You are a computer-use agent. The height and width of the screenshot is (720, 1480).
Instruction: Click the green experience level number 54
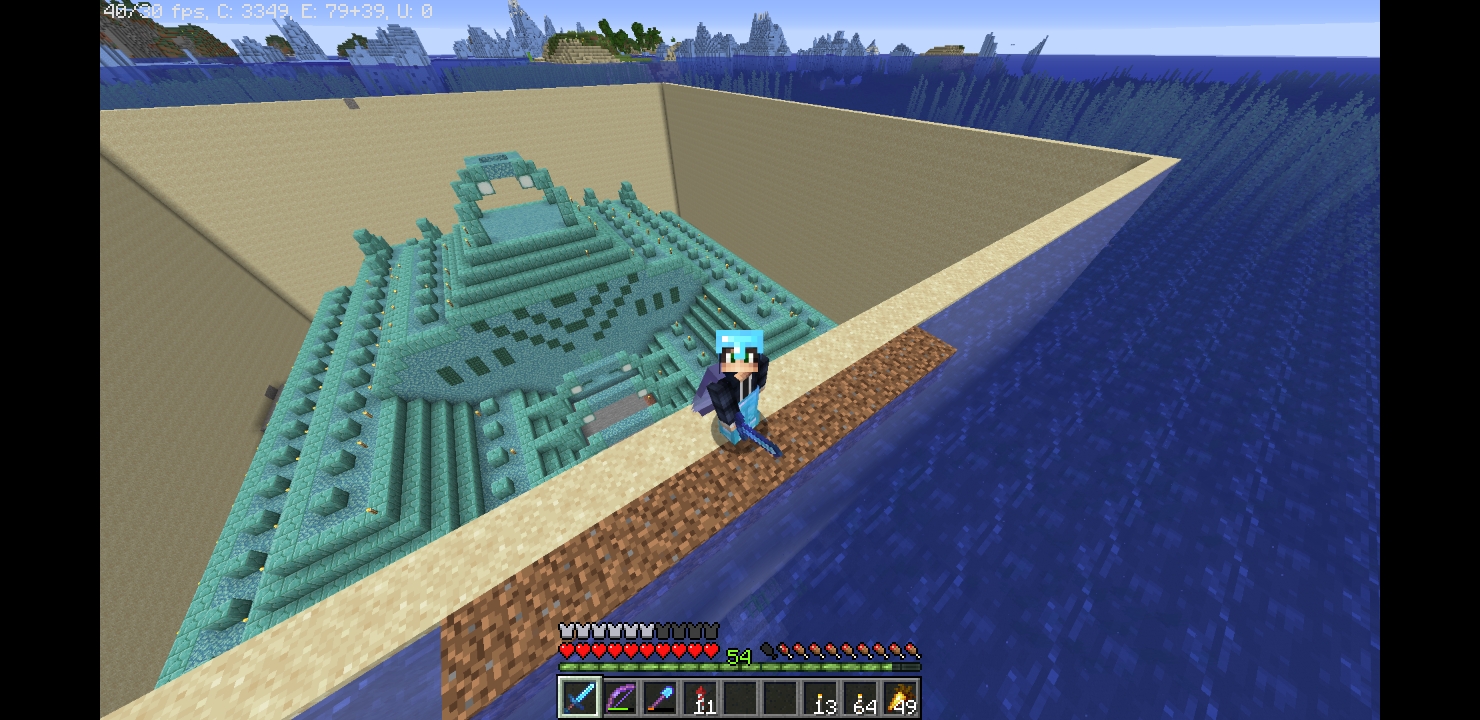(x=740, y=658)
